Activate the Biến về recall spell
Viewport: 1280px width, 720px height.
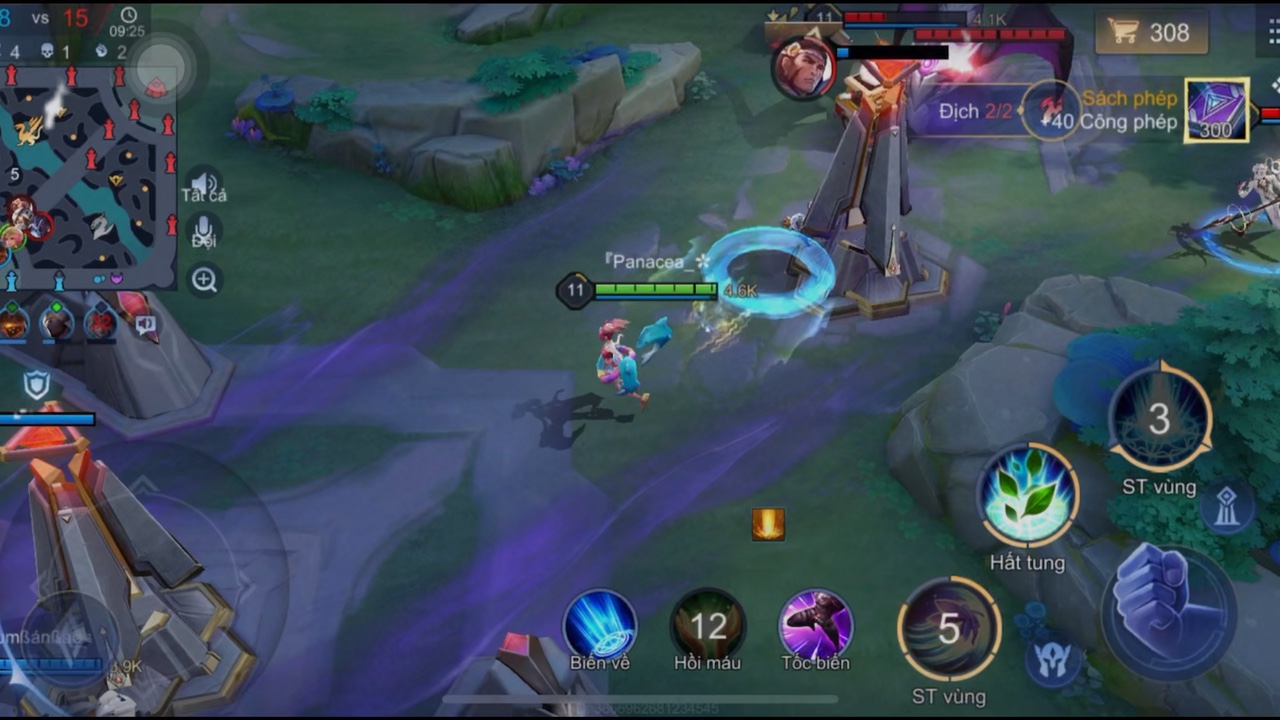tap(600, 625)
